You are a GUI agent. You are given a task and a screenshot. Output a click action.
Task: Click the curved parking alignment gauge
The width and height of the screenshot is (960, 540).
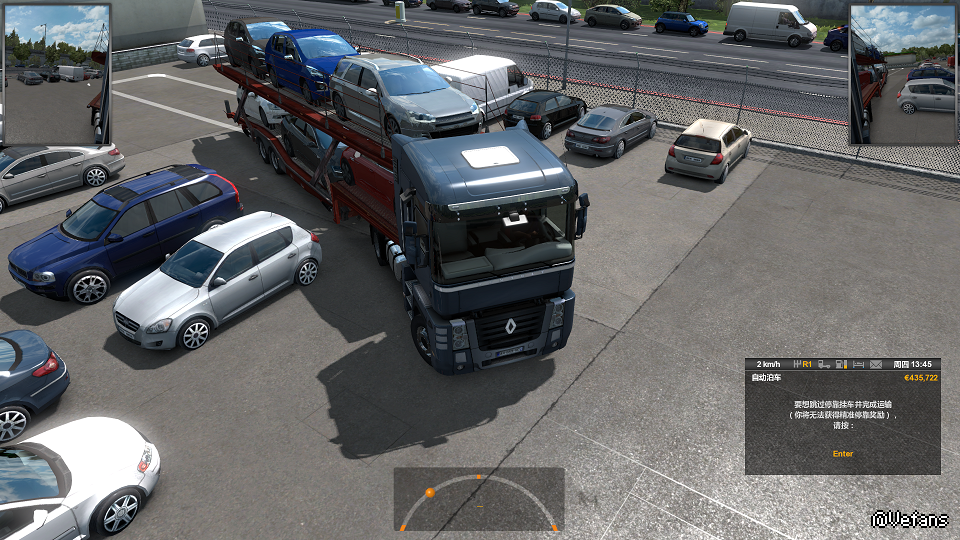pos(478,499)
